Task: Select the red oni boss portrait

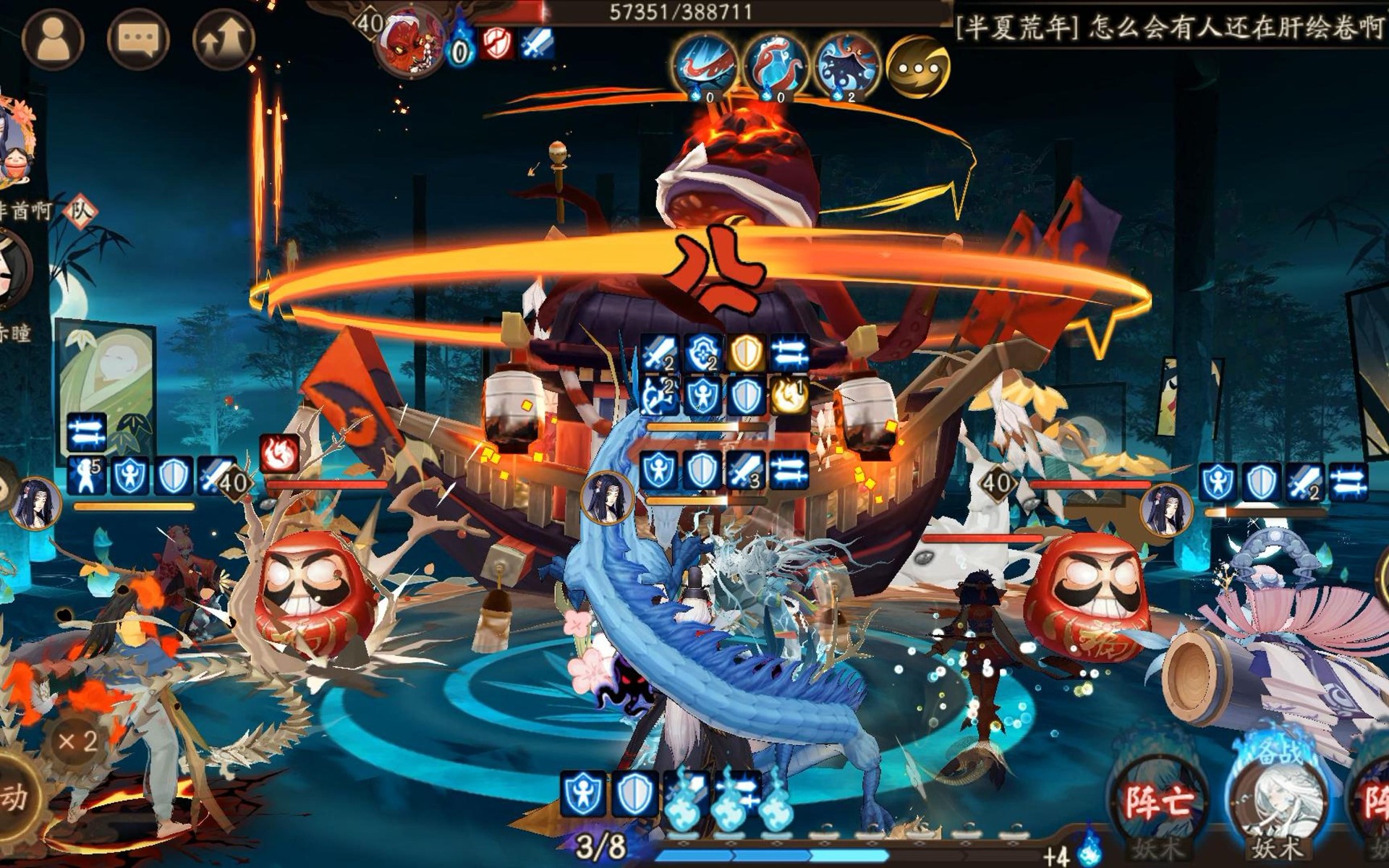Action: pyautogui.click(x=409, y=42)
